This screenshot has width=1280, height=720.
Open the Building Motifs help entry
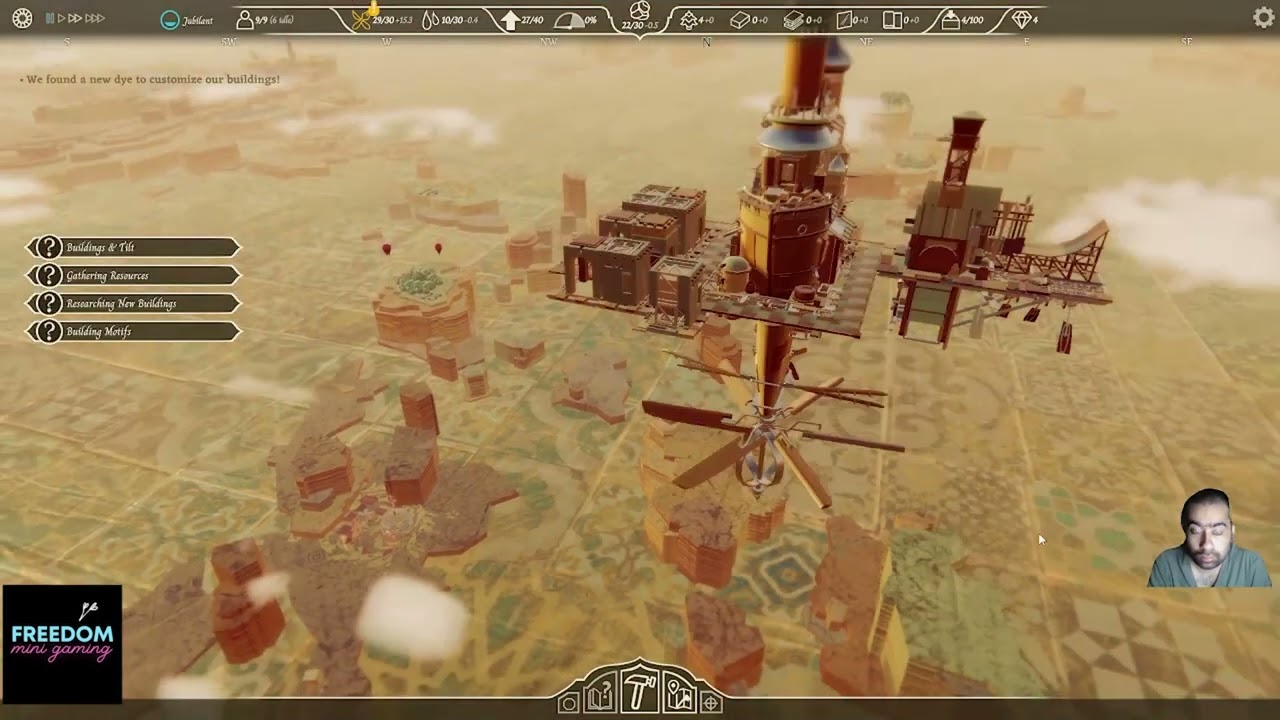point(133,331)
